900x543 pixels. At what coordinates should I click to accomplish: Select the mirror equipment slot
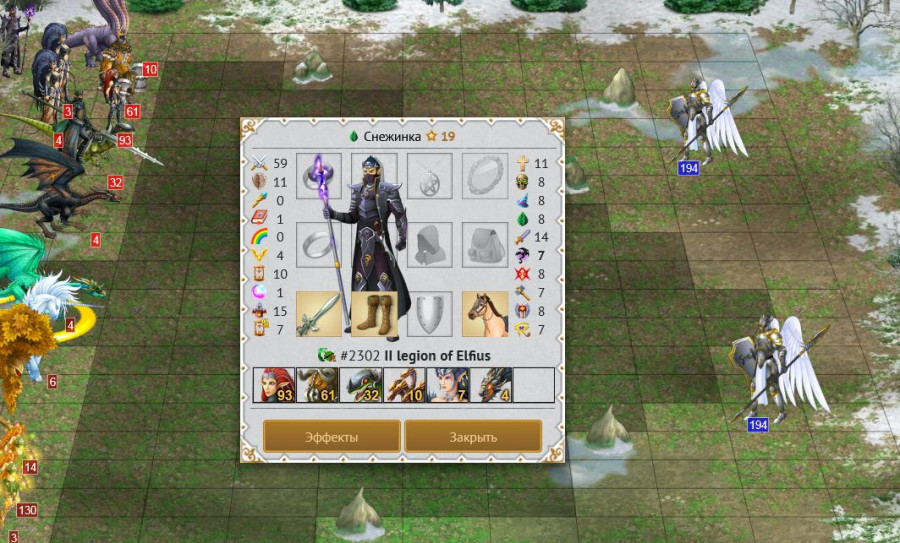[x=485, y=176]
